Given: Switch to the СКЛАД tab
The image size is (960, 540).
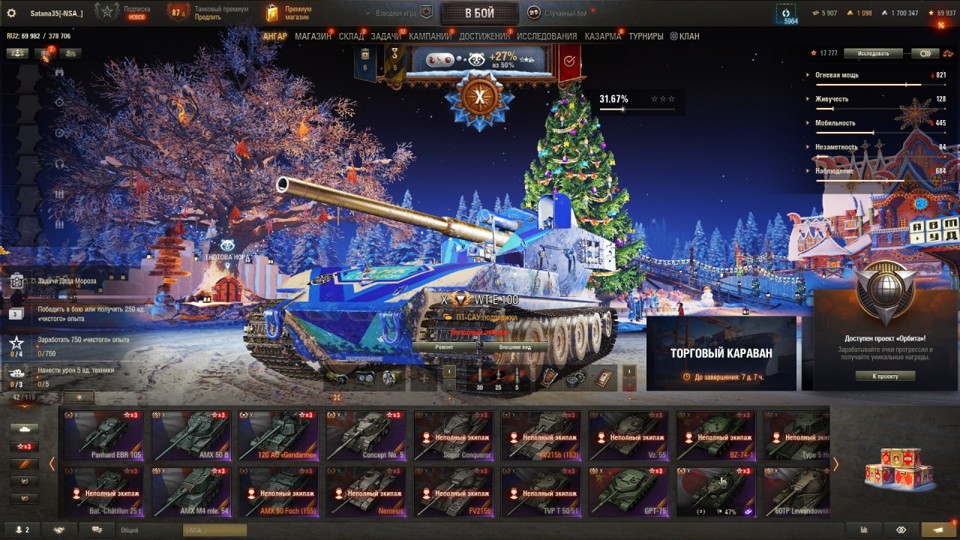Looking at the screenshot, I should (351, 37).
